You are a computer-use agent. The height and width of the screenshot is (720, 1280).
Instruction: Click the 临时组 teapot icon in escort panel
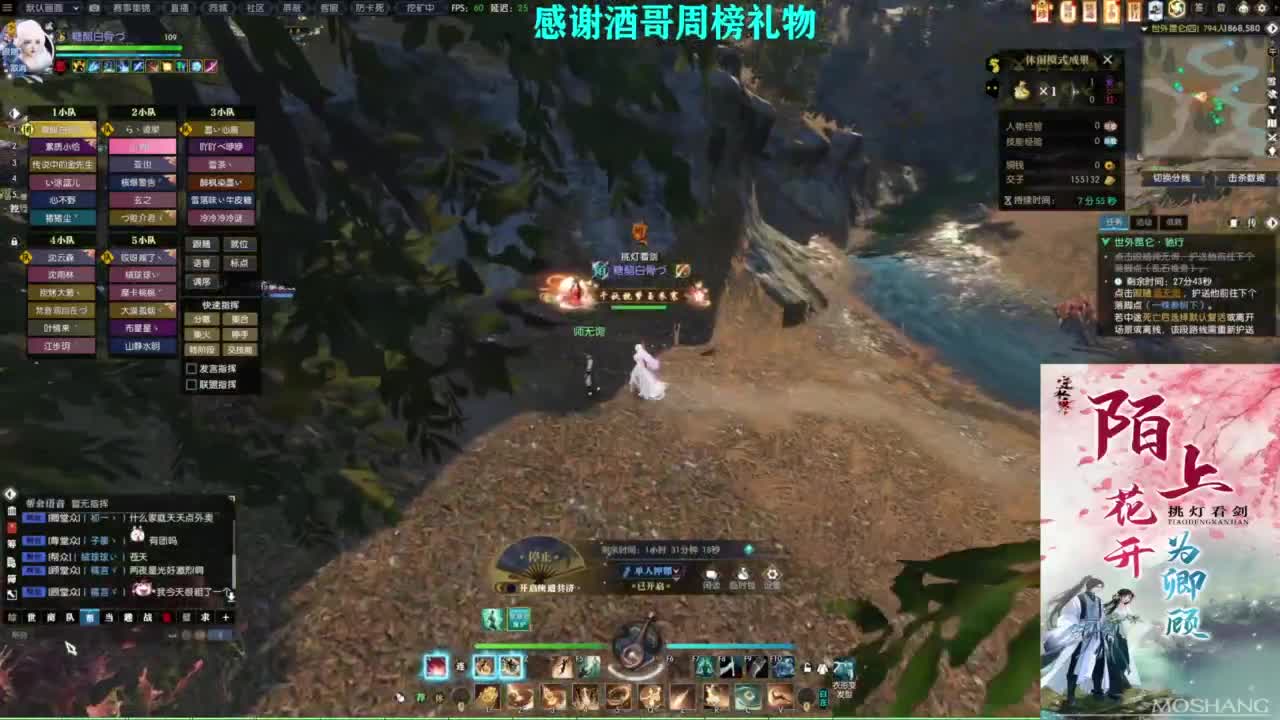pos(743,576)
